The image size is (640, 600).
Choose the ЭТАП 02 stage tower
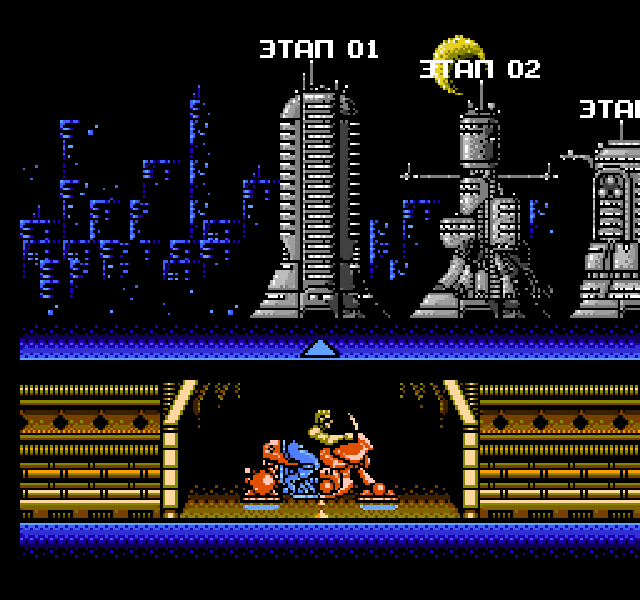tap(480, 215)
